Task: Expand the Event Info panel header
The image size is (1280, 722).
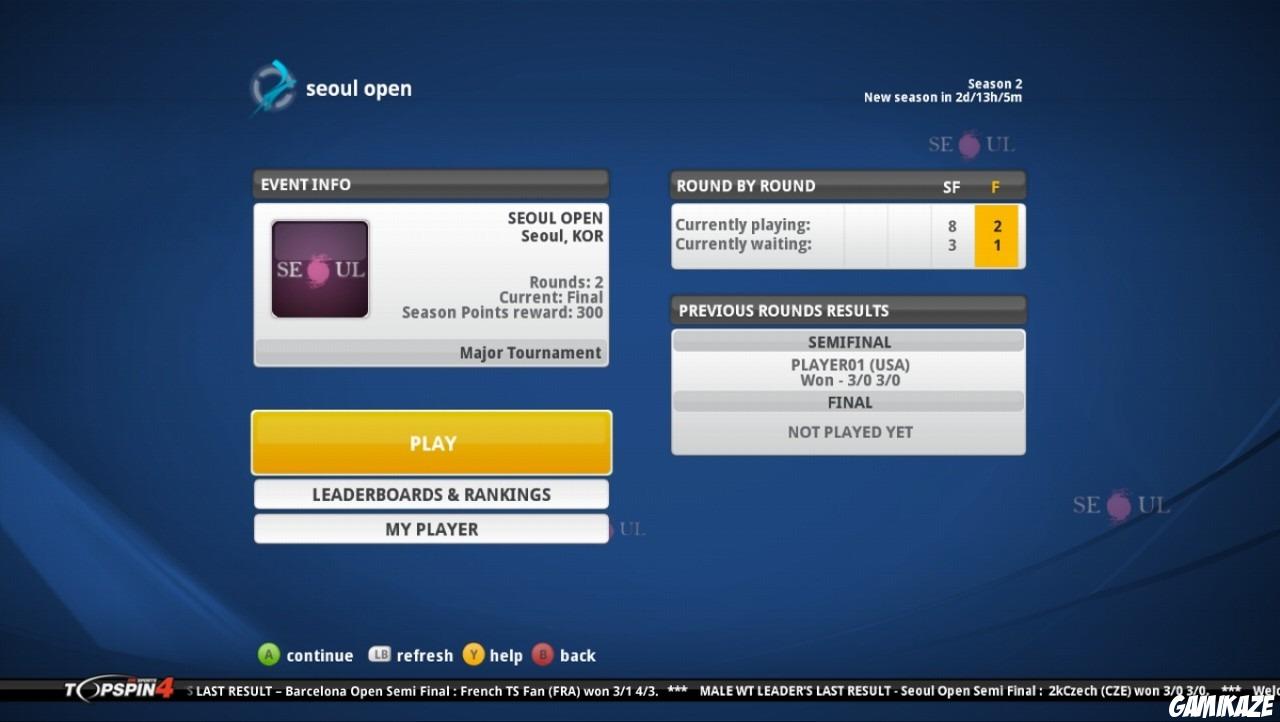Action: coord(431,184)
